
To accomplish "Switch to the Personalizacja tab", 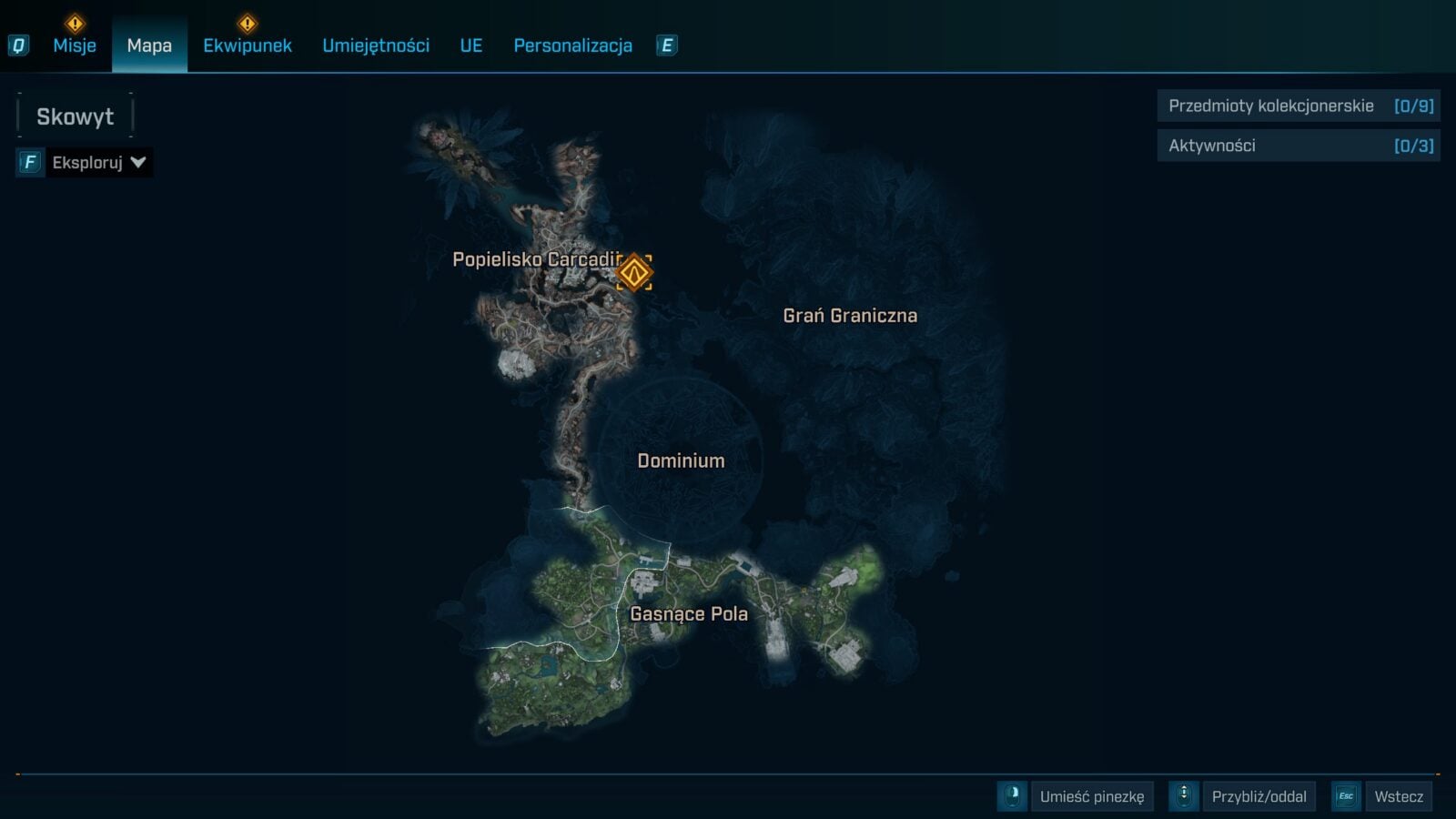I will (x=572, y=45).
